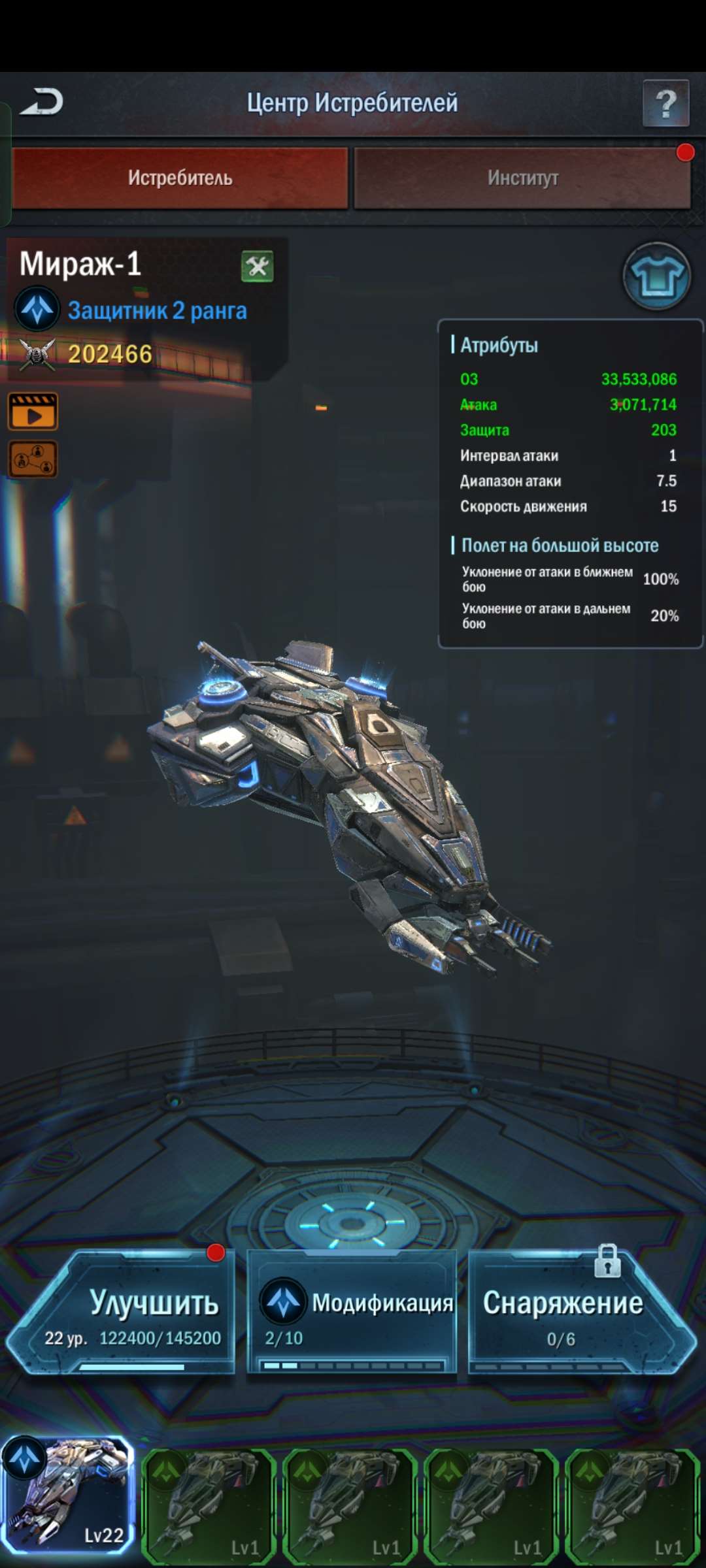Go back using the return arrow
706x1568 pixels.
[42, 102]
